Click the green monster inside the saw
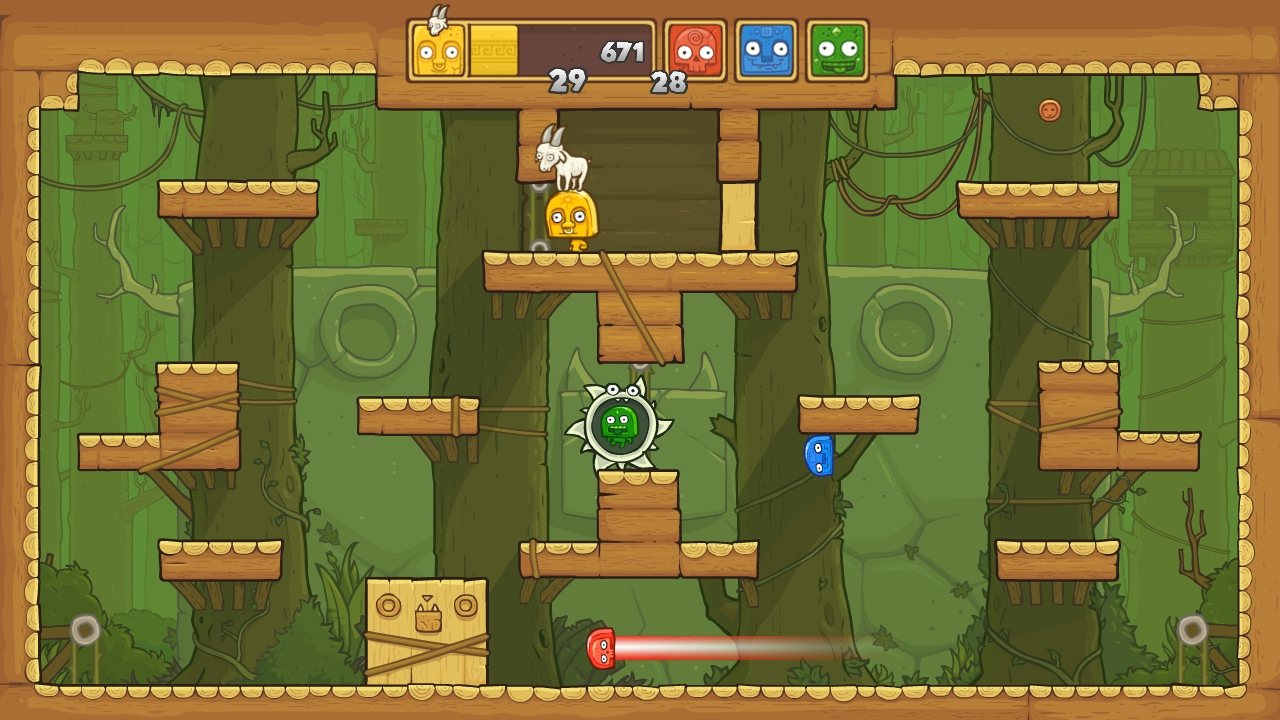Viewport: 1280px width, 720px height. [x=621, y=424]
